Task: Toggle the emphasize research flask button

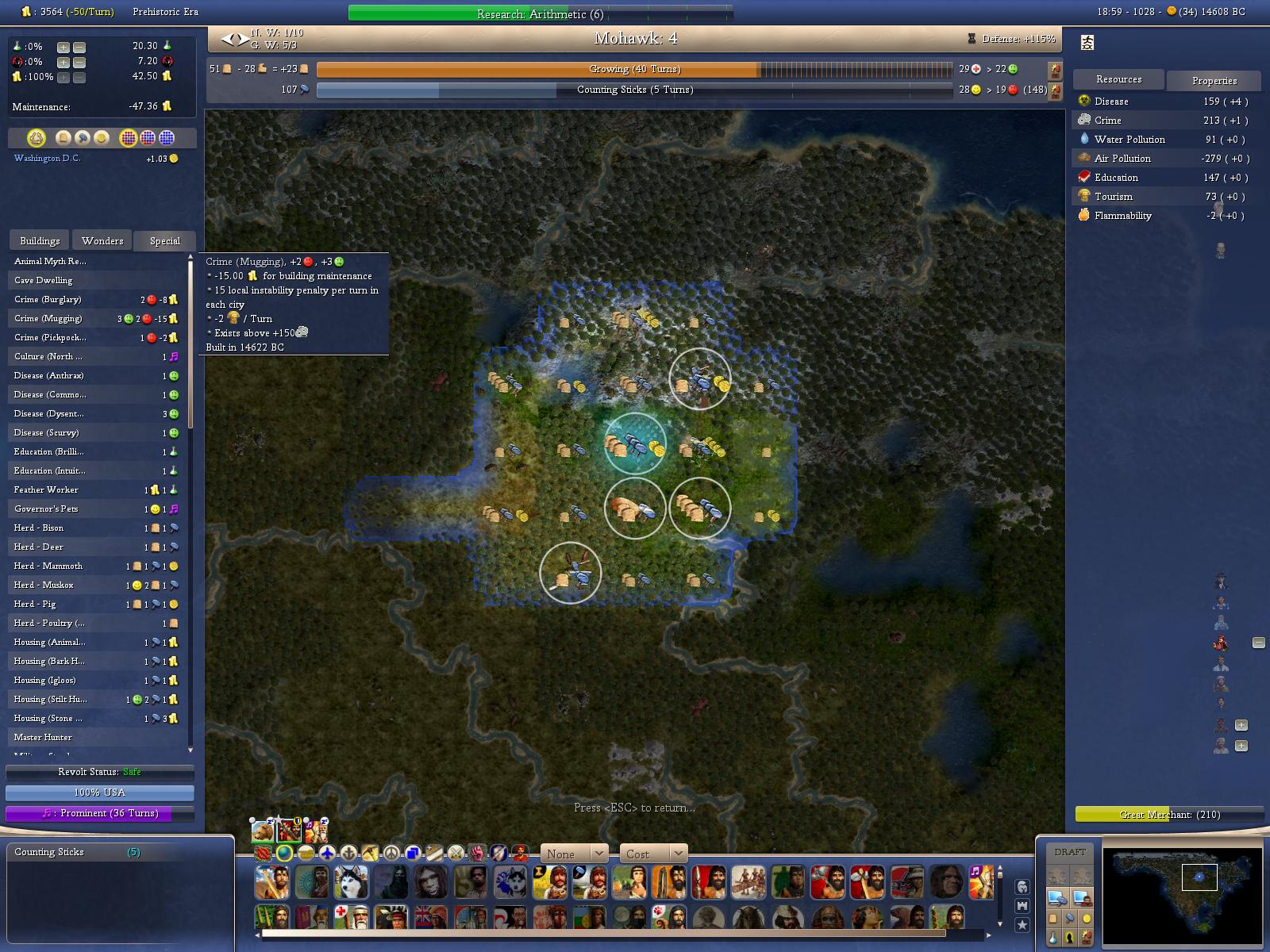Action: [x=1053, y=938]
